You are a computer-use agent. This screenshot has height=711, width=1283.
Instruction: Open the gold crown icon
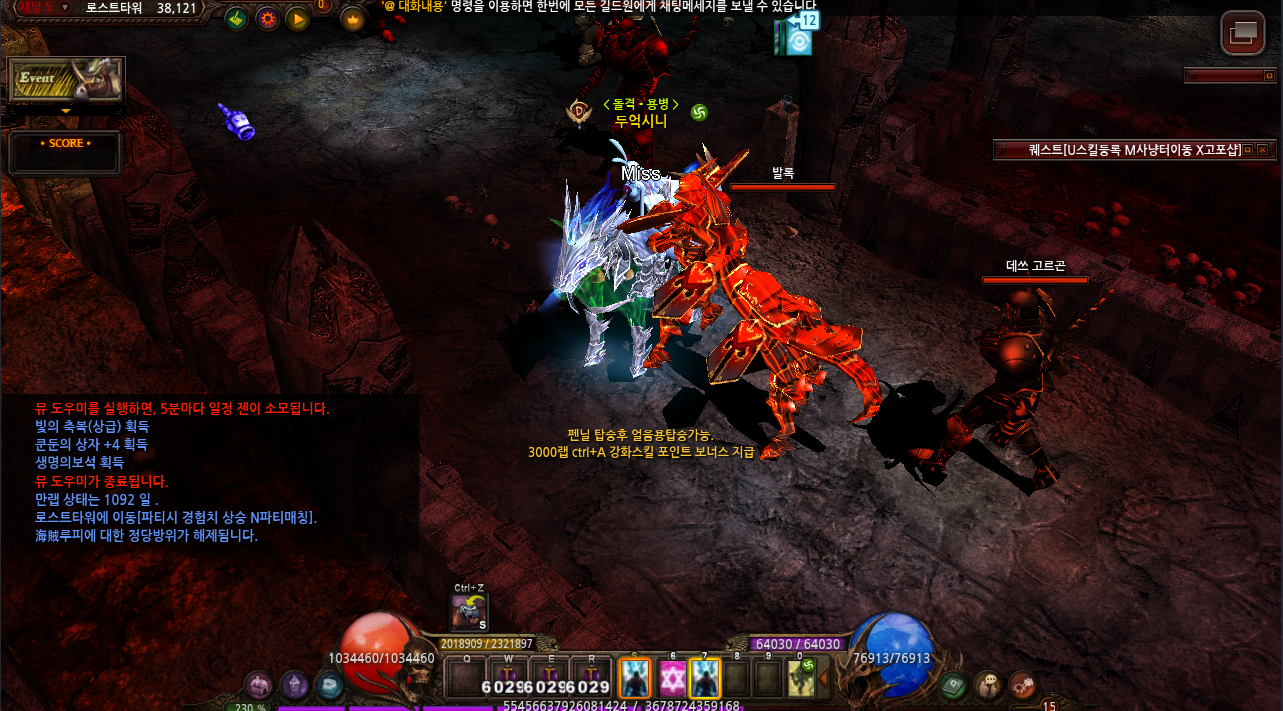pyautogui.click(x=352, y=19)
